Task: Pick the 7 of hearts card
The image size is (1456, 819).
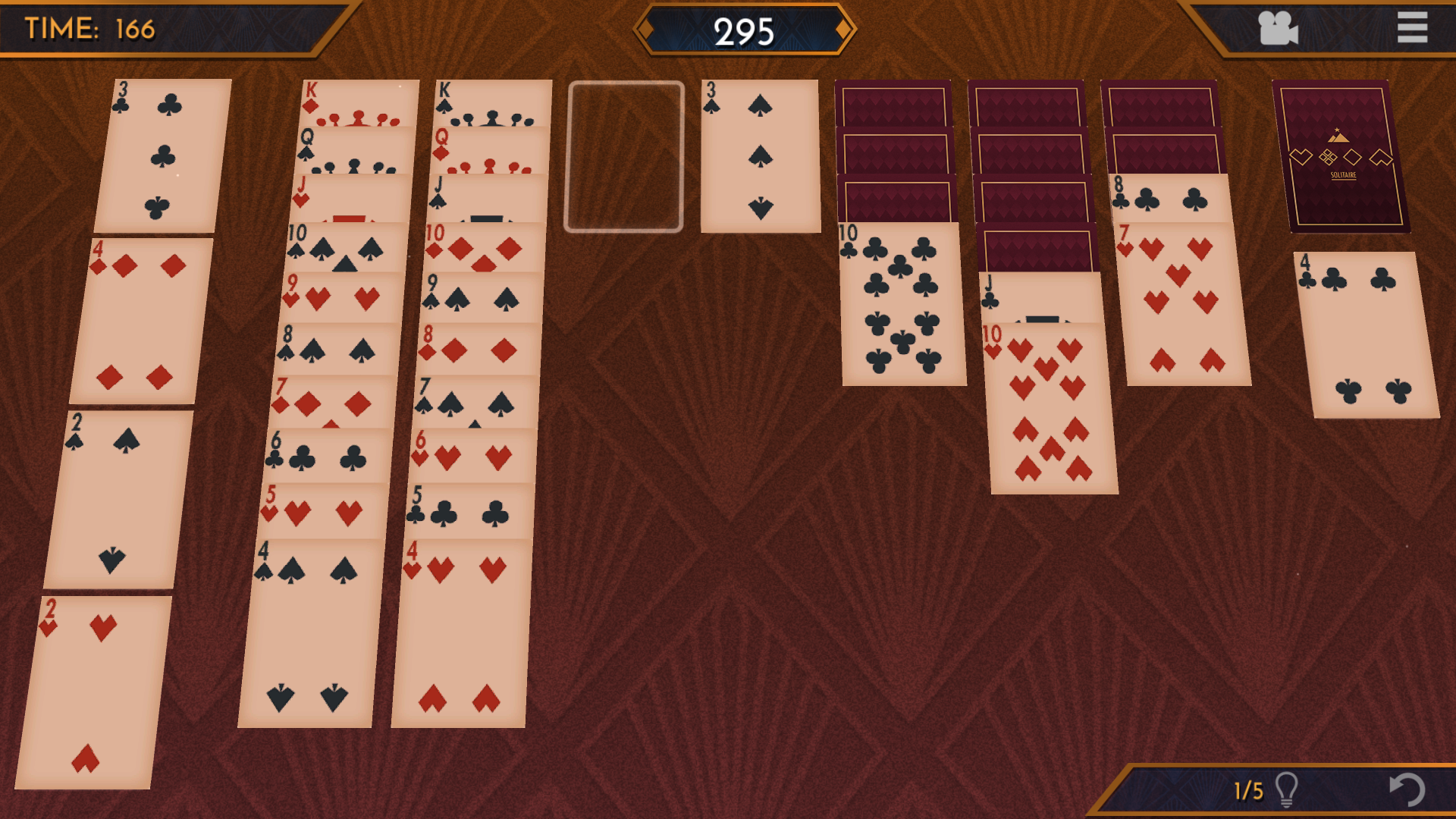Action: point(1185,303)
